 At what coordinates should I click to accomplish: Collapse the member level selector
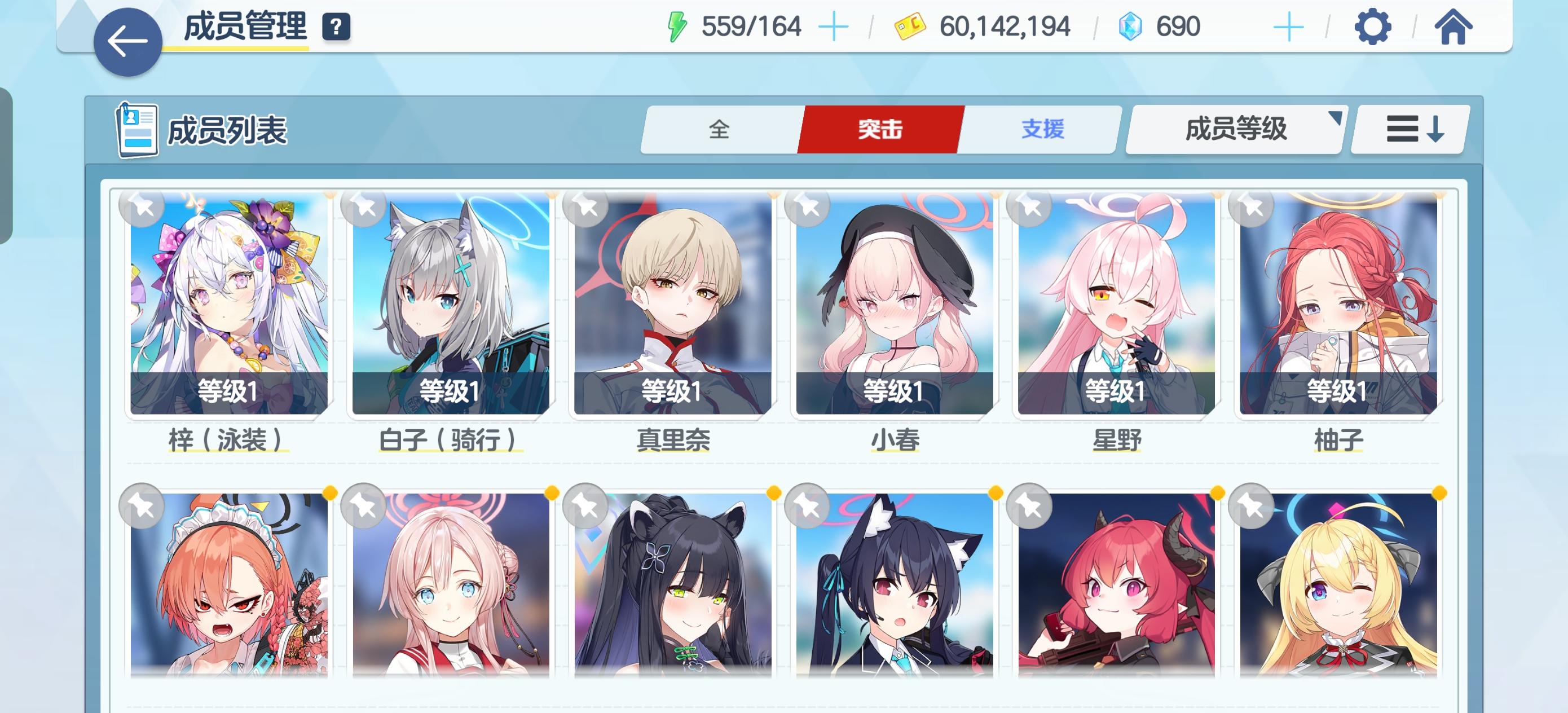coord(1236,129)
